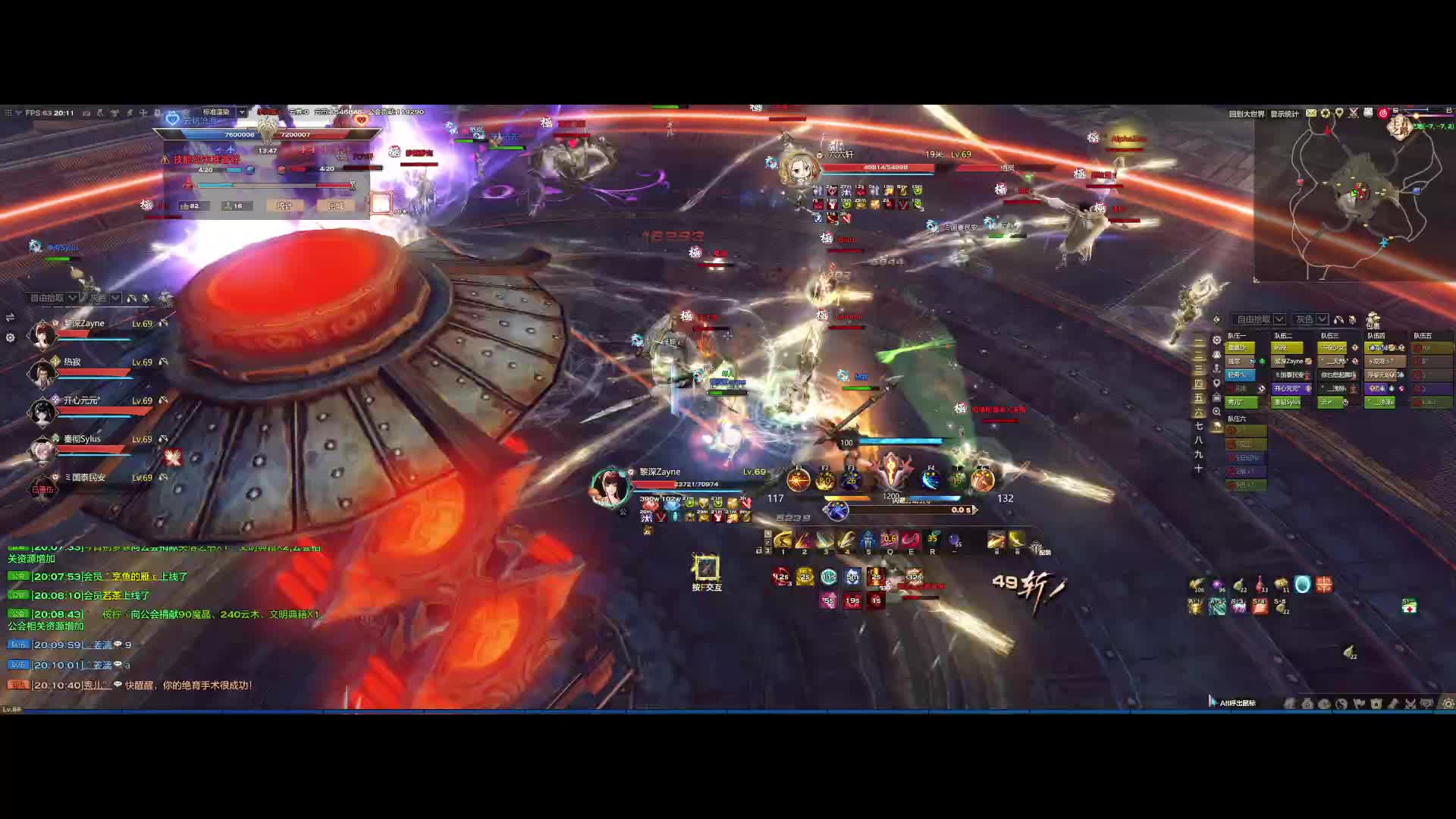Select party member 热寂 portrait
Viewport: 1456px width, 819px height.
pyautogui.click(x=42, y=372)
